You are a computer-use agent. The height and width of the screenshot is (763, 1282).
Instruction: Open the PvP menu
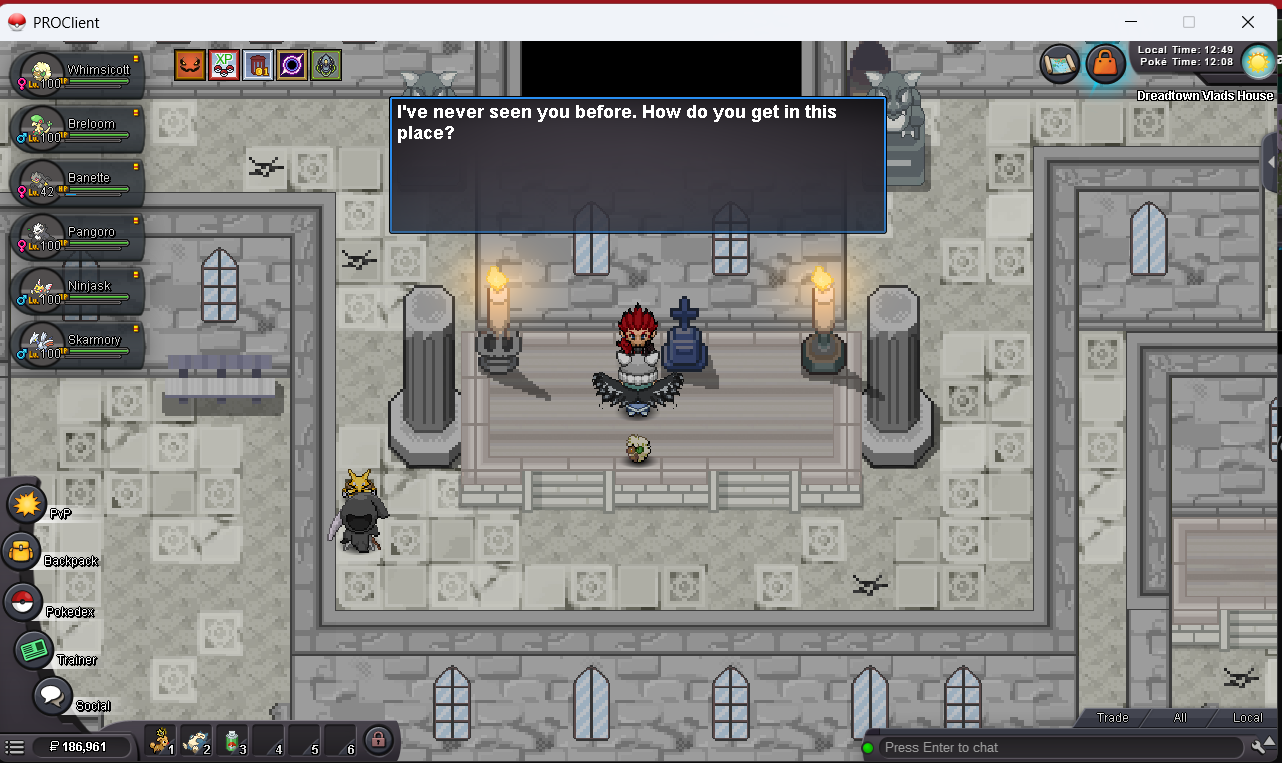[27, 502]
